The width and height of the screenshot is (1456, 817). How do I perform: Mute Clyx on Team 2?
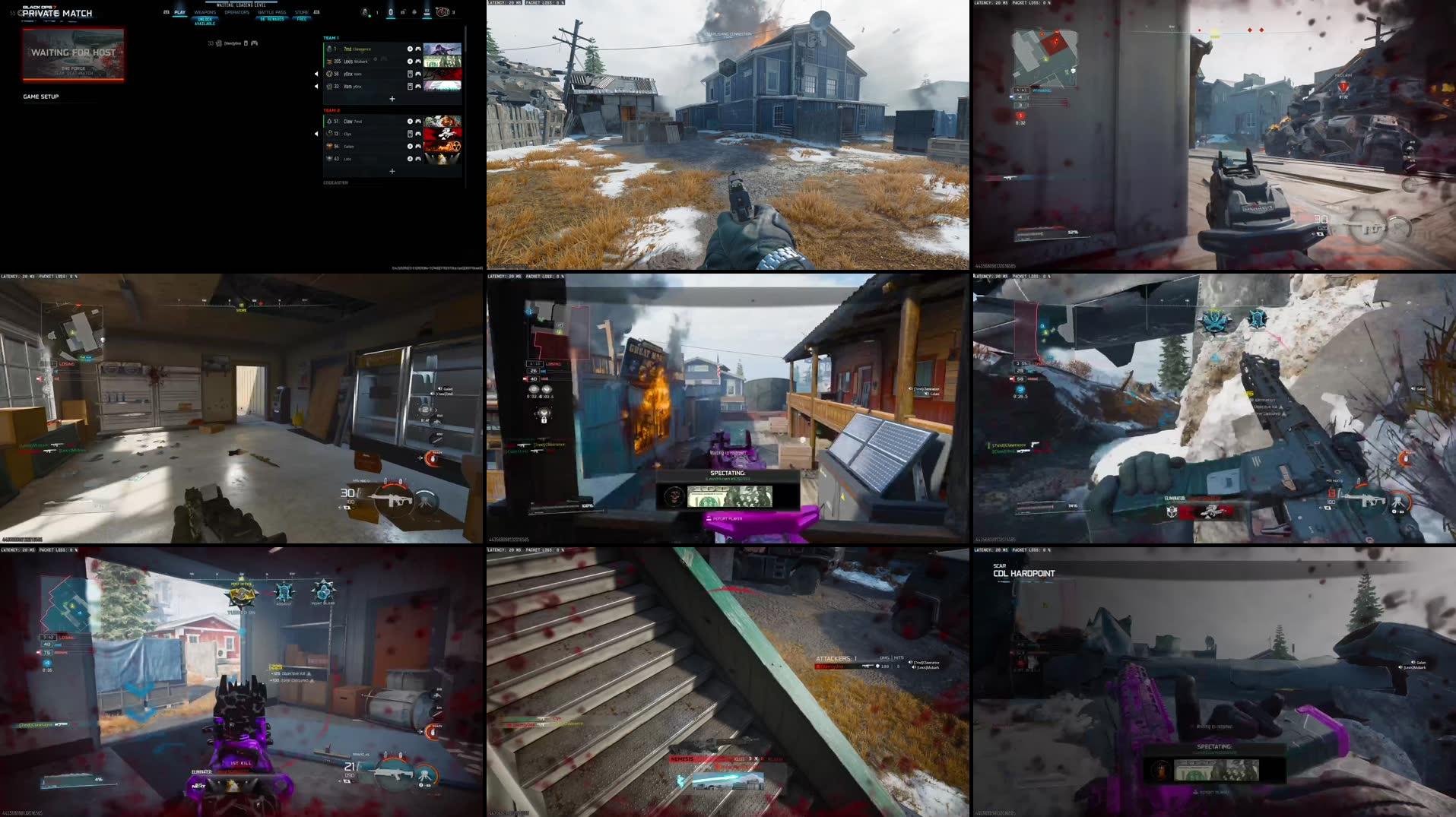click(316, 134)
